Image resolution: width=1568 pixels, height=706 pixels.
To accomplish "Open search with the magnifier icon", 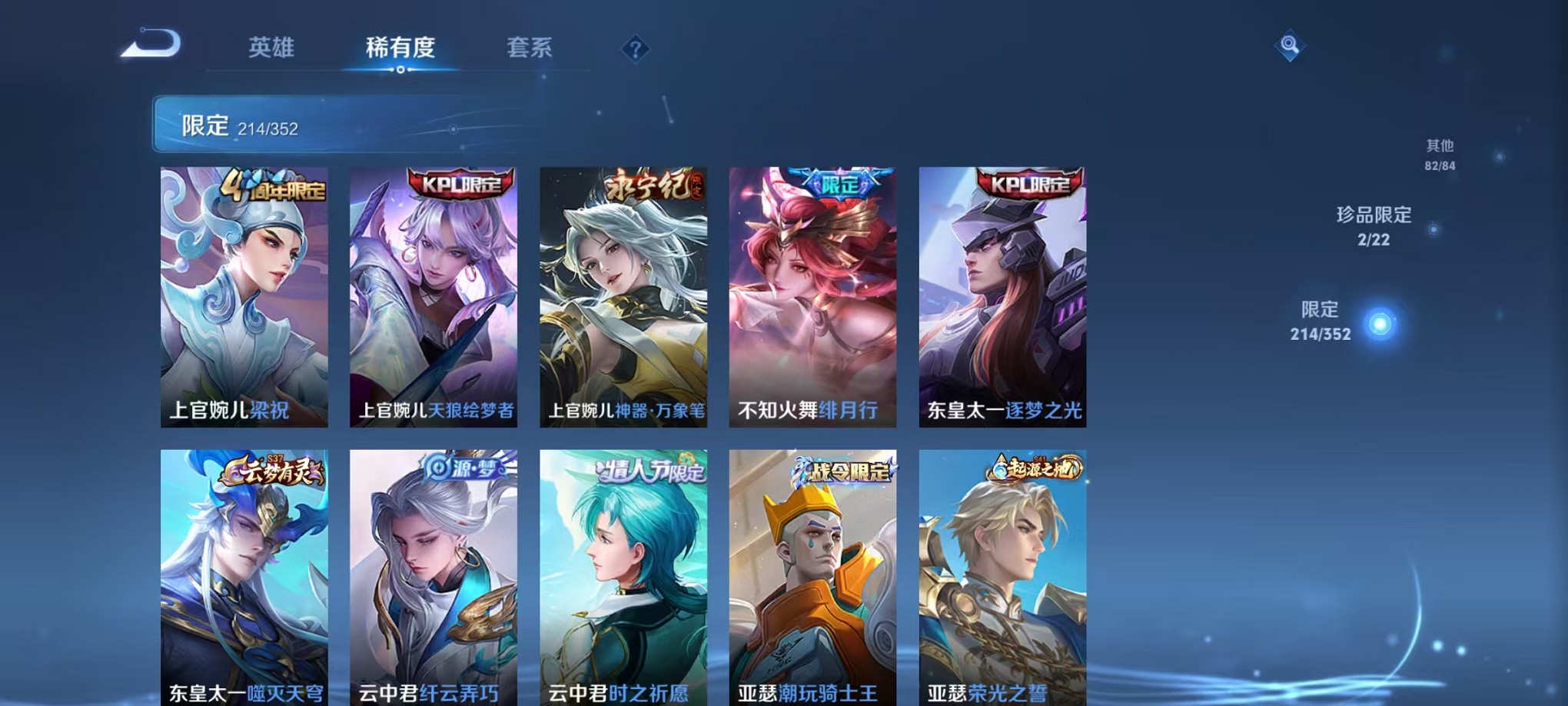I will click(x=1288, y=46).
